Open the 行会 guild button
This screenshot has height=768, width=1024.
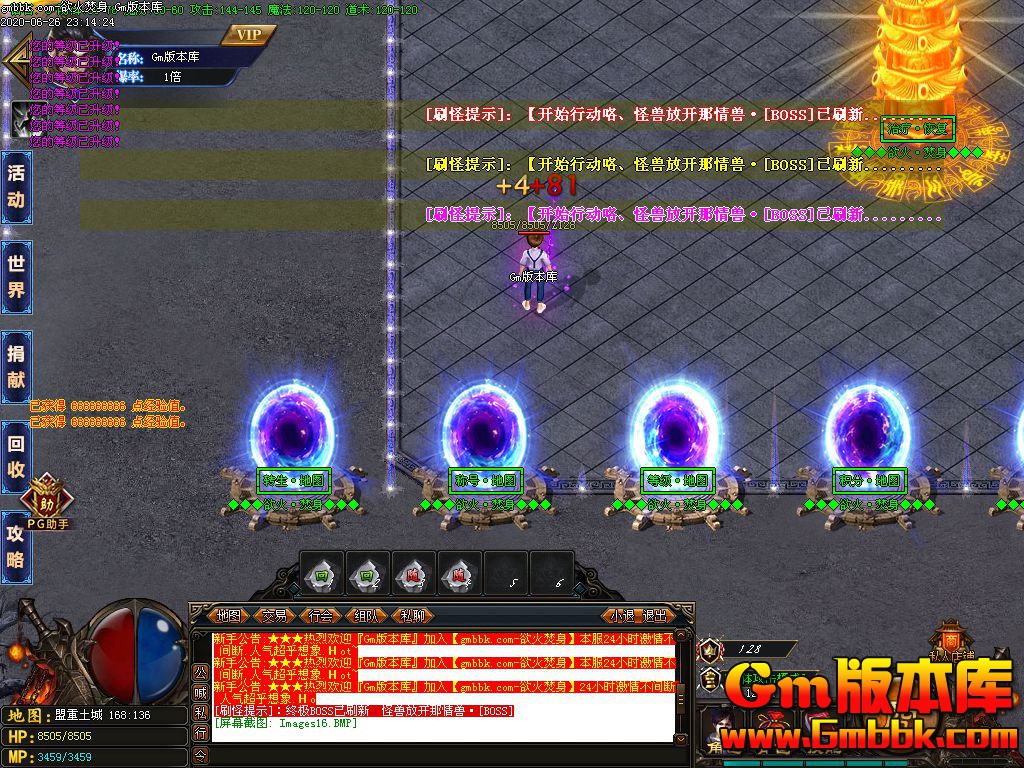pos(320,615)
